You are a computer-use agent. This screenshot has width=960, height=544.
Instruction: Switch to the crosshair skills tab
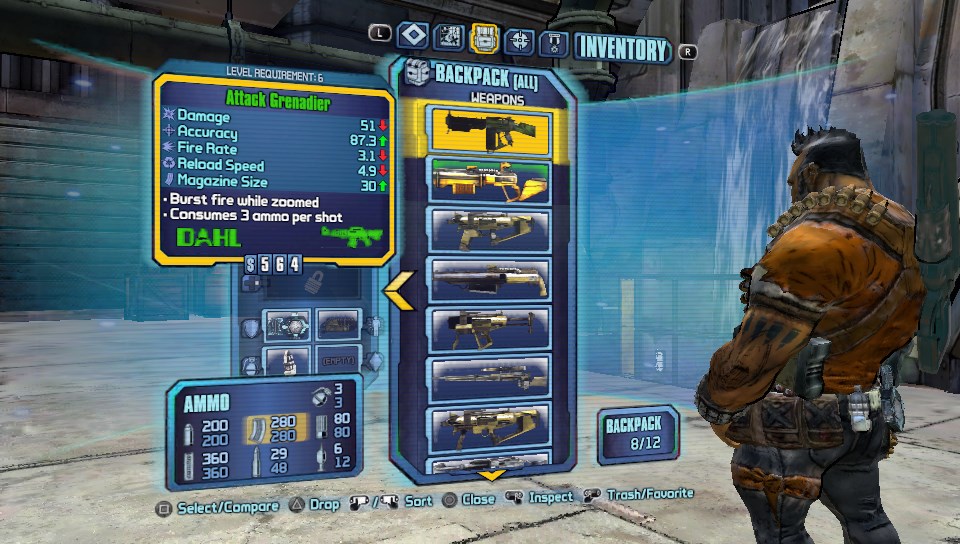[x=519, y=40]
